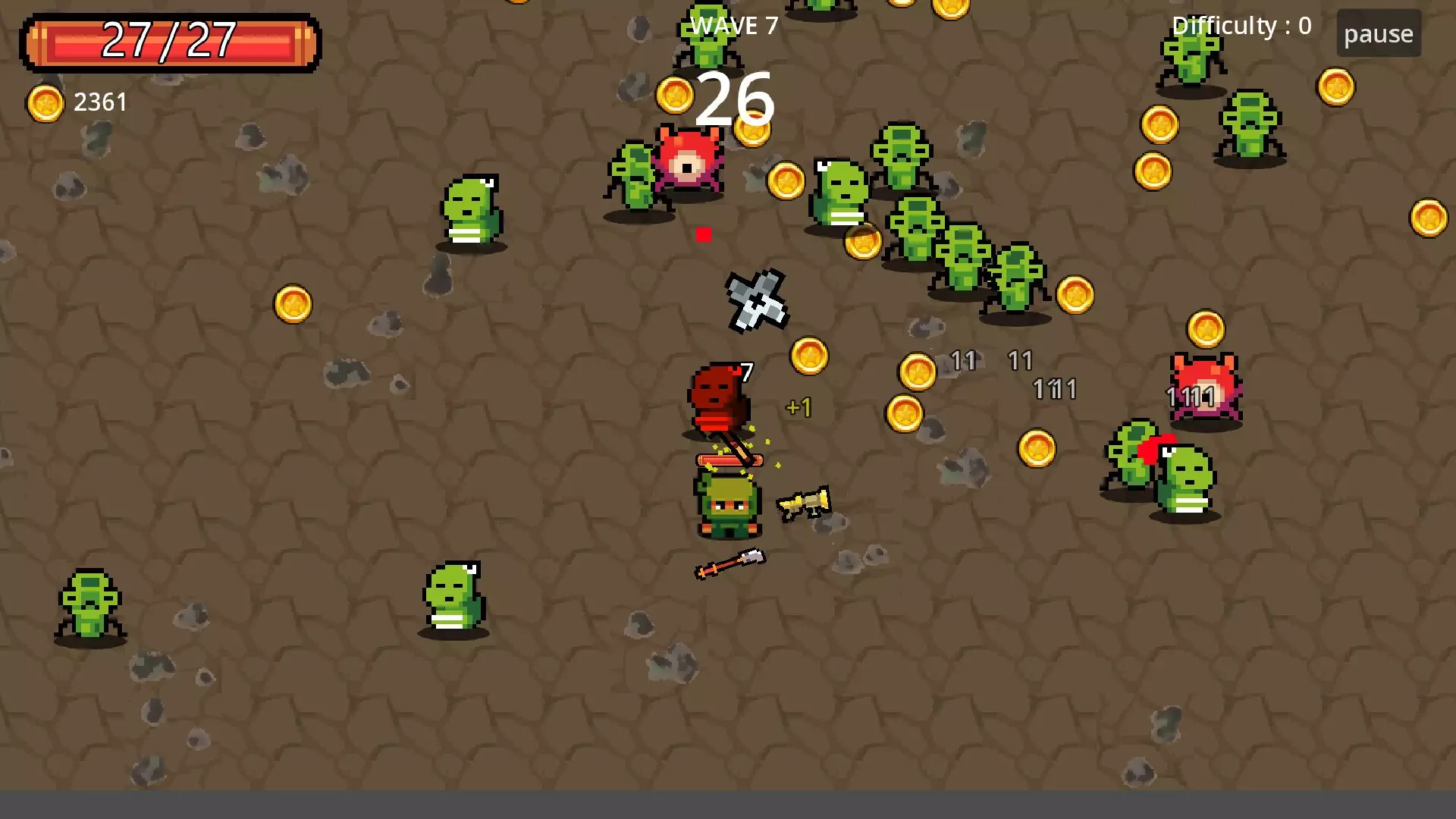
Task: Click the red devil enemy above the player
Action: coord(715,398)
